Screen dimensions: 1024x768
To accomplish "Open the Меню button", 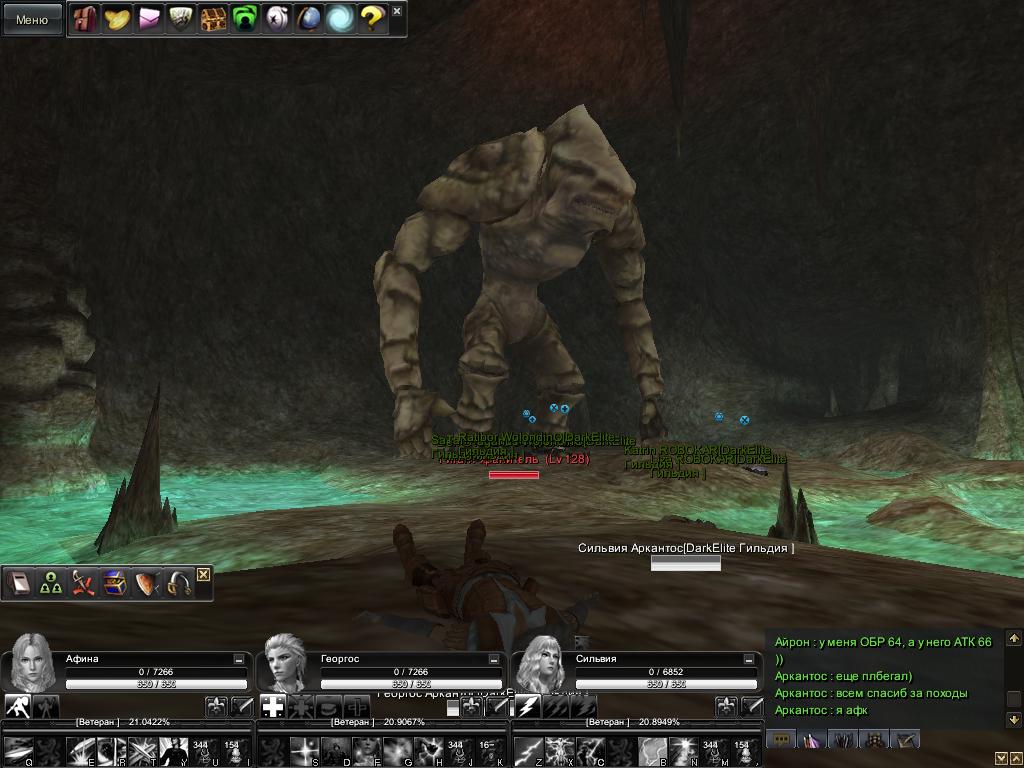I will tap(32, 19).
